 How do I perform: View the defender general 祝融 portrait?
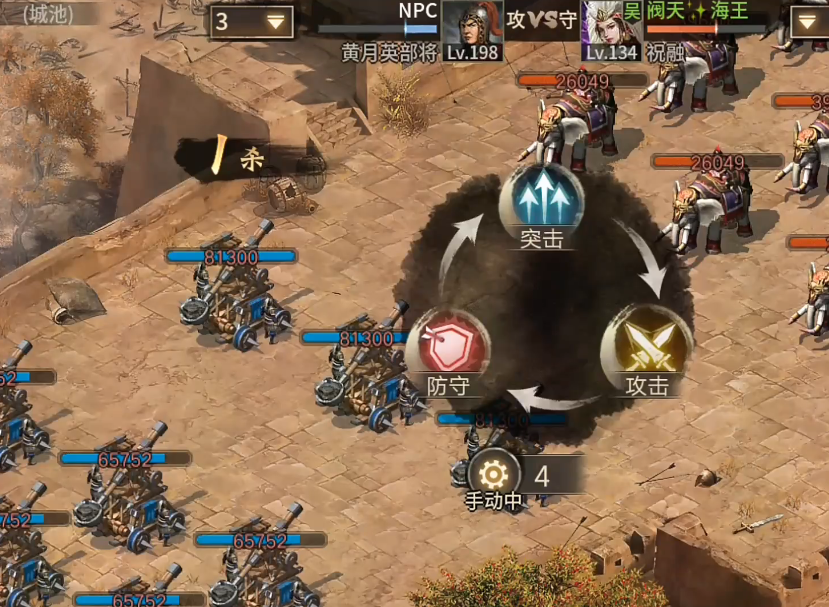point(612,25)
